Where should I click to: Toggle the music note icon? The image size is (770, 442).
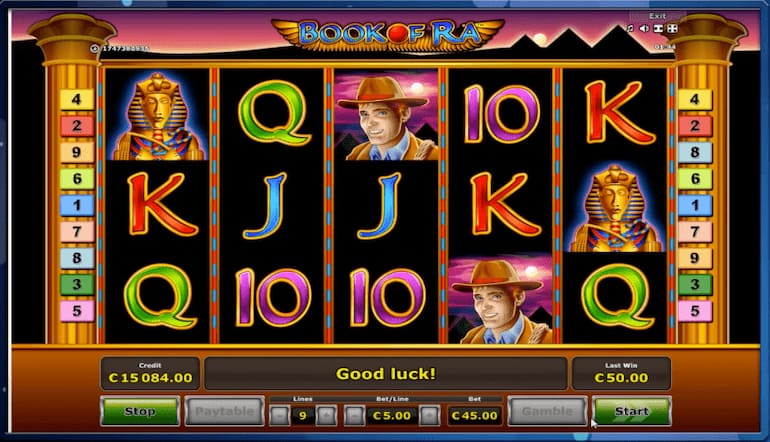click(630, 29)
